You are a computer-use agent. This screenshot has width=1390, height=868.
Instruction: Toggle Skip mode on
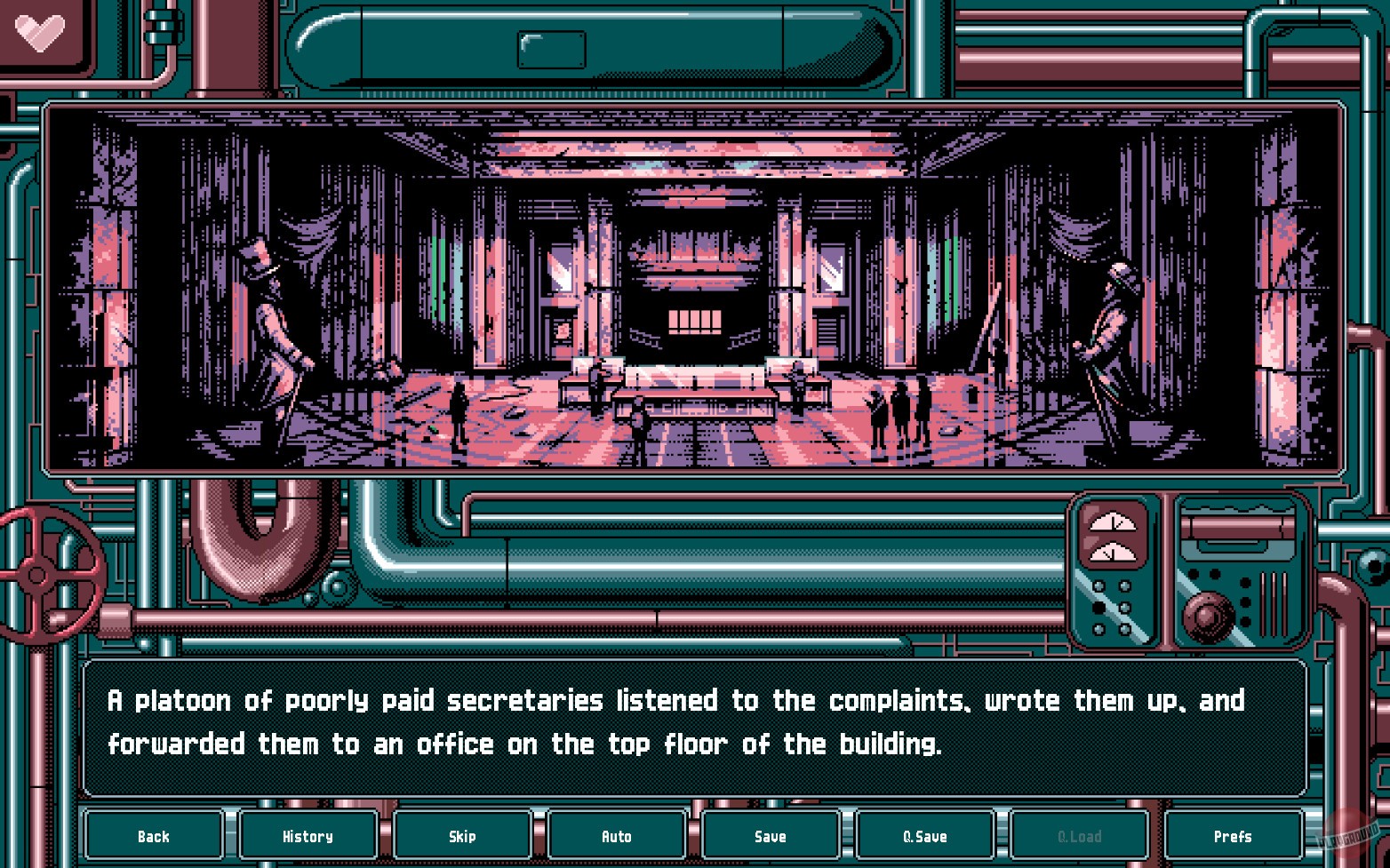(462, 835)
